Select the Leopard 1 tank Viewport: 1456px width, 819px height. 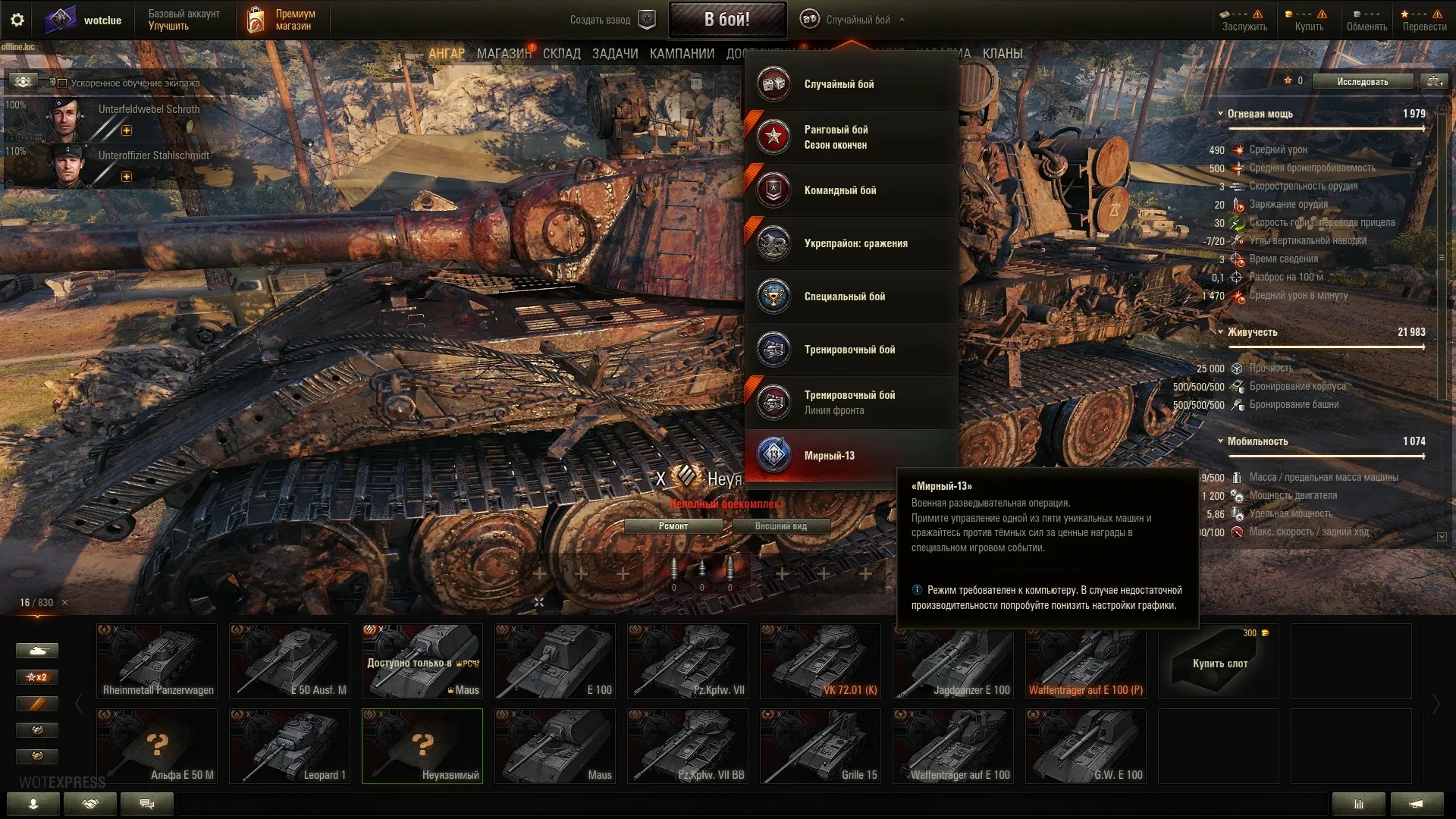(x=290, y=746)
